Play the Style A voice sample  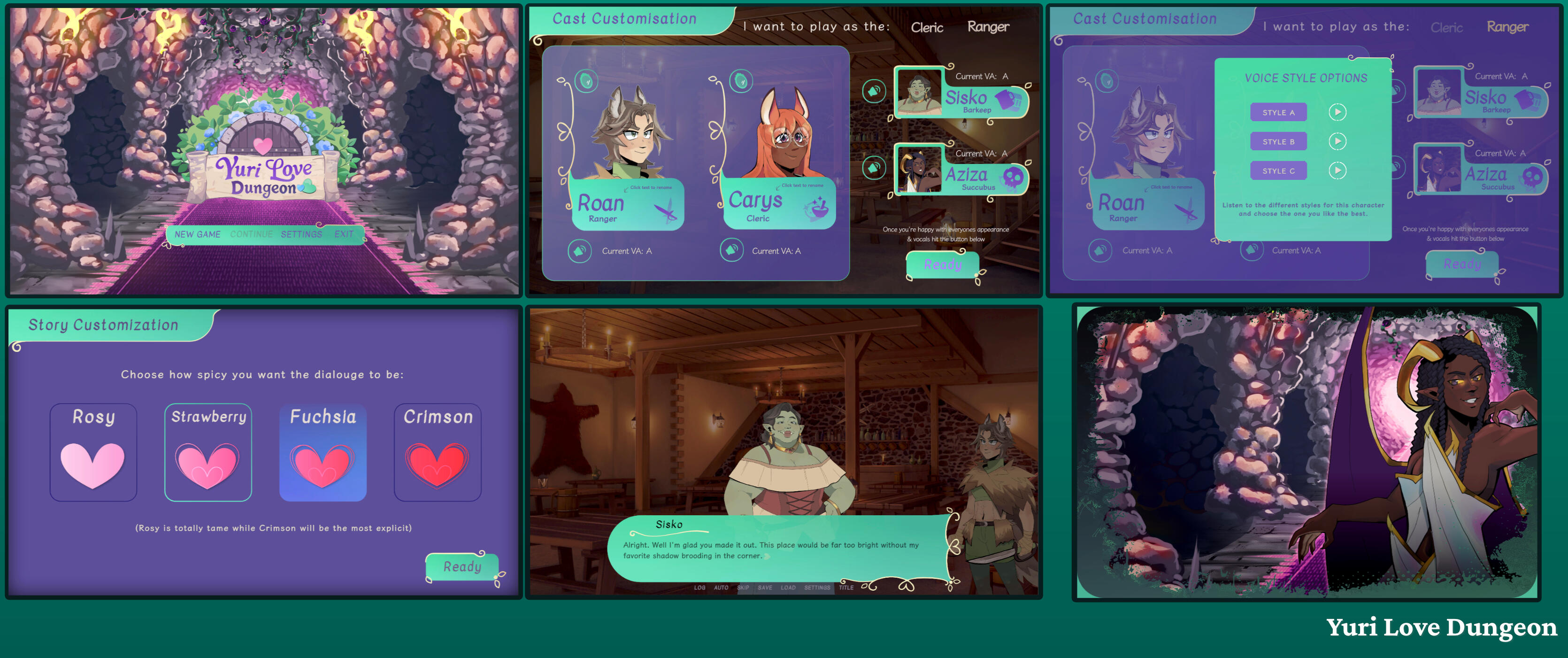(x=1337, y=112)
